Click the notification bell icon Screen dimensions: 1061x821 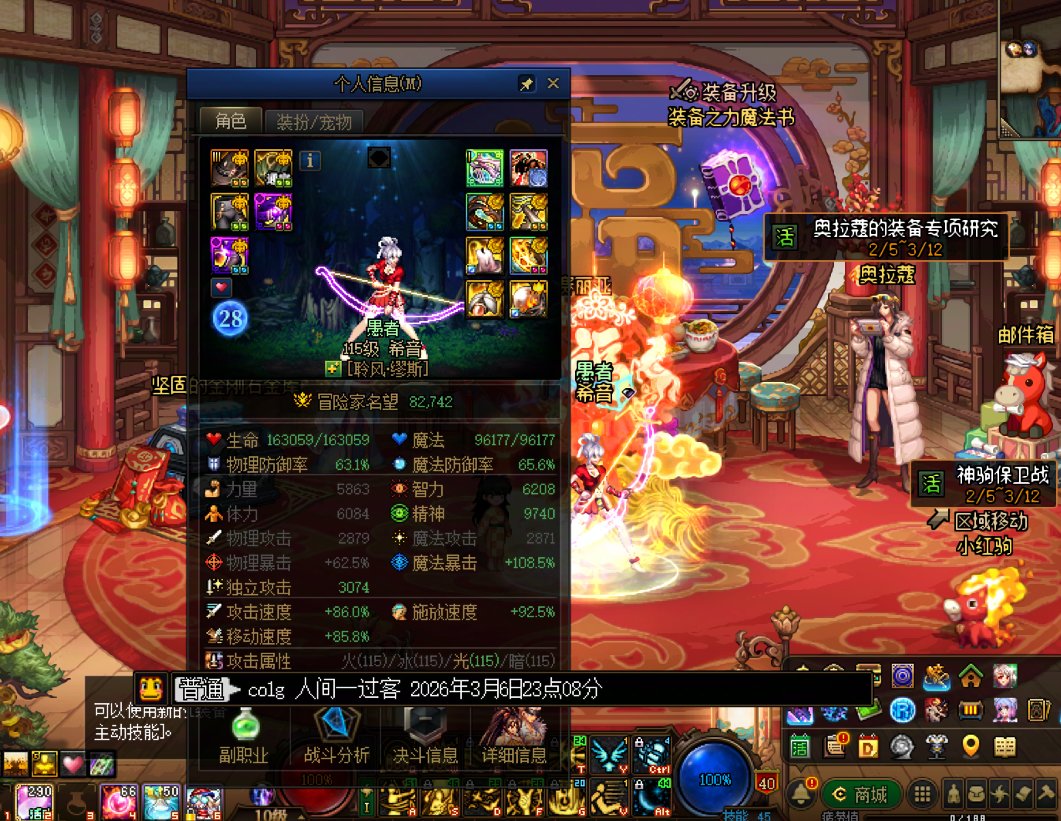pyautogui.click(x=799, y=795)
